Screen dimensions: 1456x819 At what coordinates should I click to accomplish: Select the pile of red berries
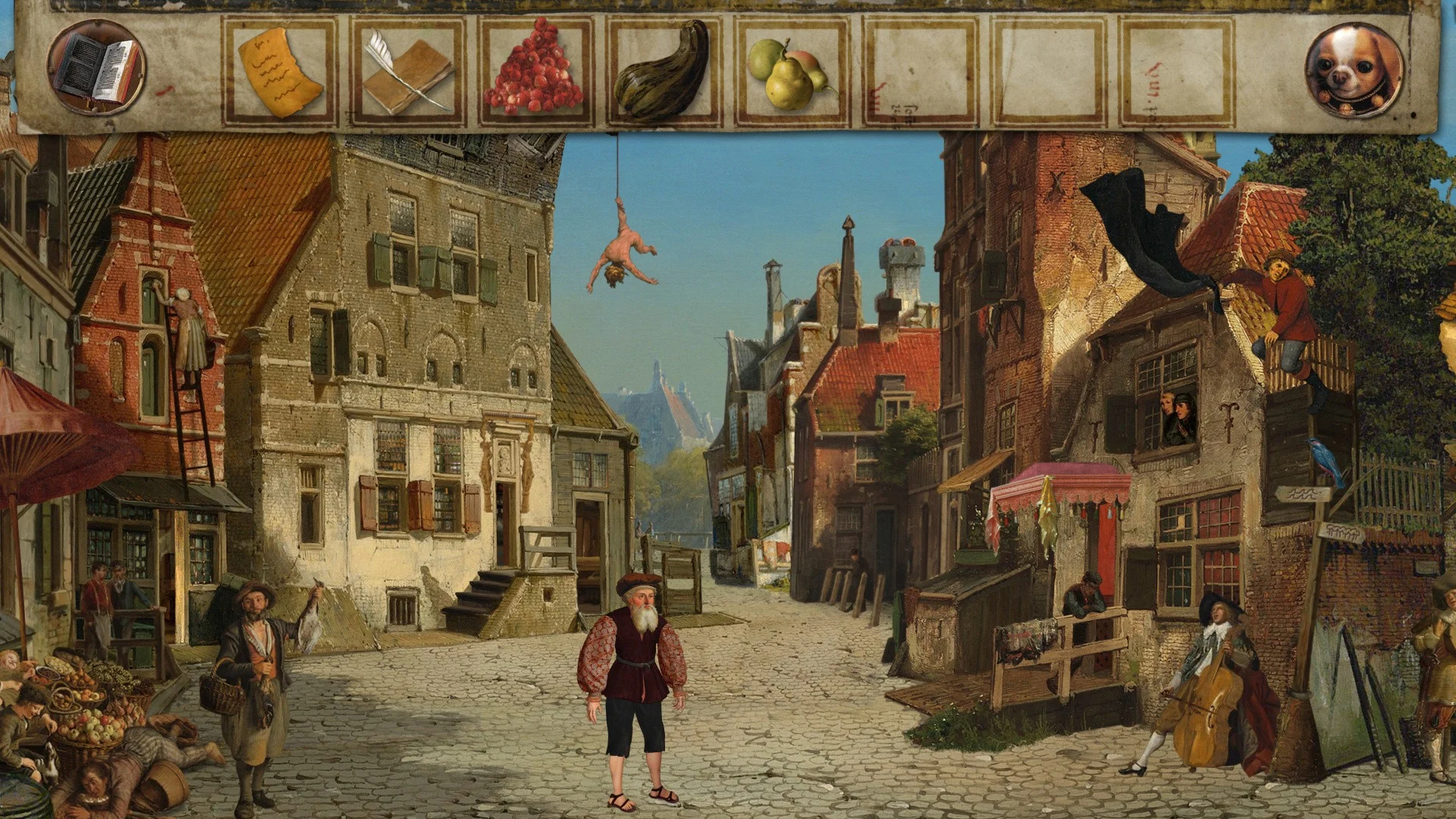coord(535,71)
